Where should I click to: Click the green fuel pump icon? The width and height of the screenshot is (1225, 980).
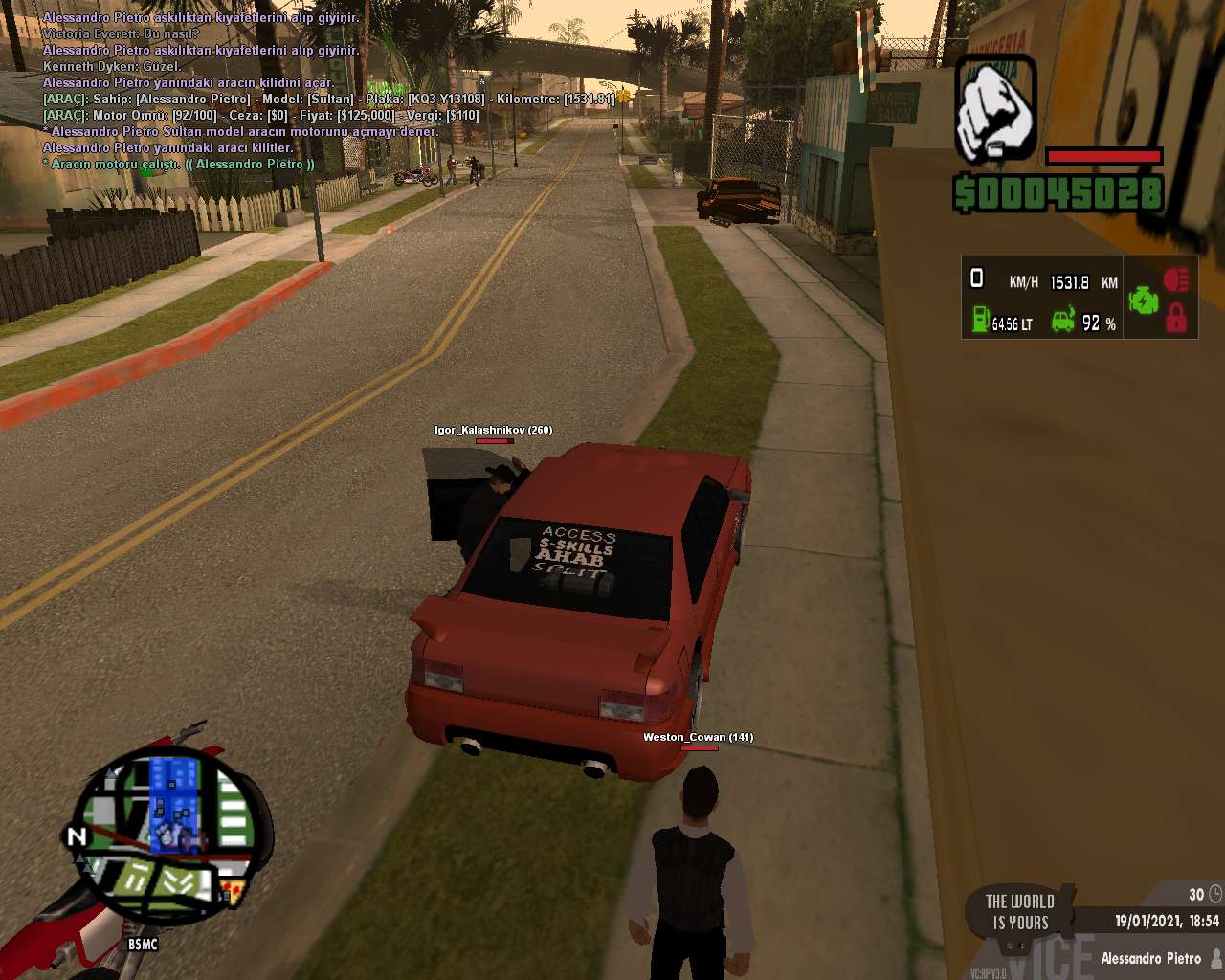point(980,320)
